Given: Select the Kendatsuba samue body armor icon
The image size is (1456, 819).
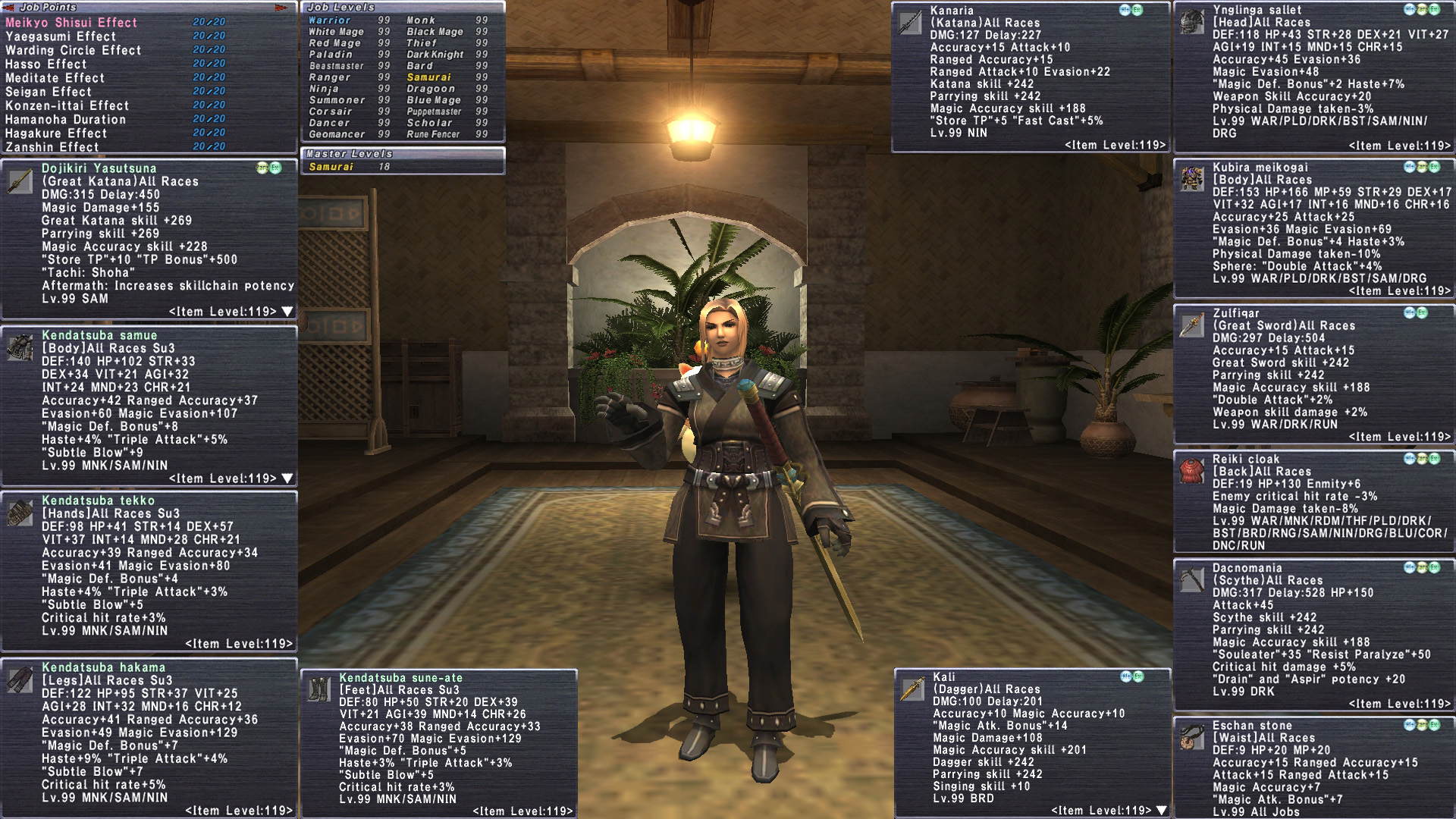Looking at the screenshot, I should coord(20,347).
